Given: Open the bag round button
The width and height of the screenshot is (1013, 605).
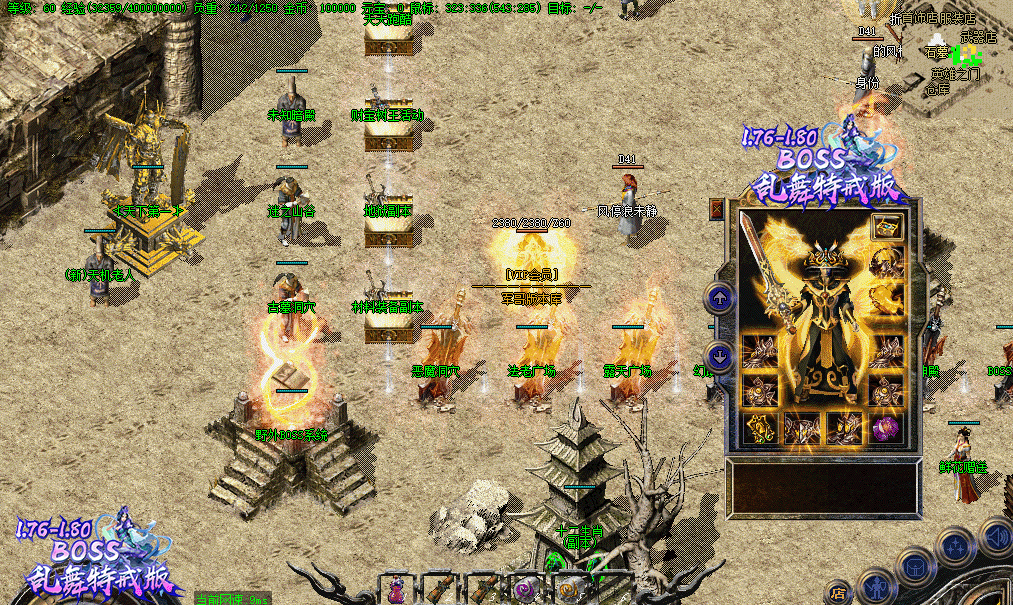Looking at the screenshot, I should [x=914, y=567].
